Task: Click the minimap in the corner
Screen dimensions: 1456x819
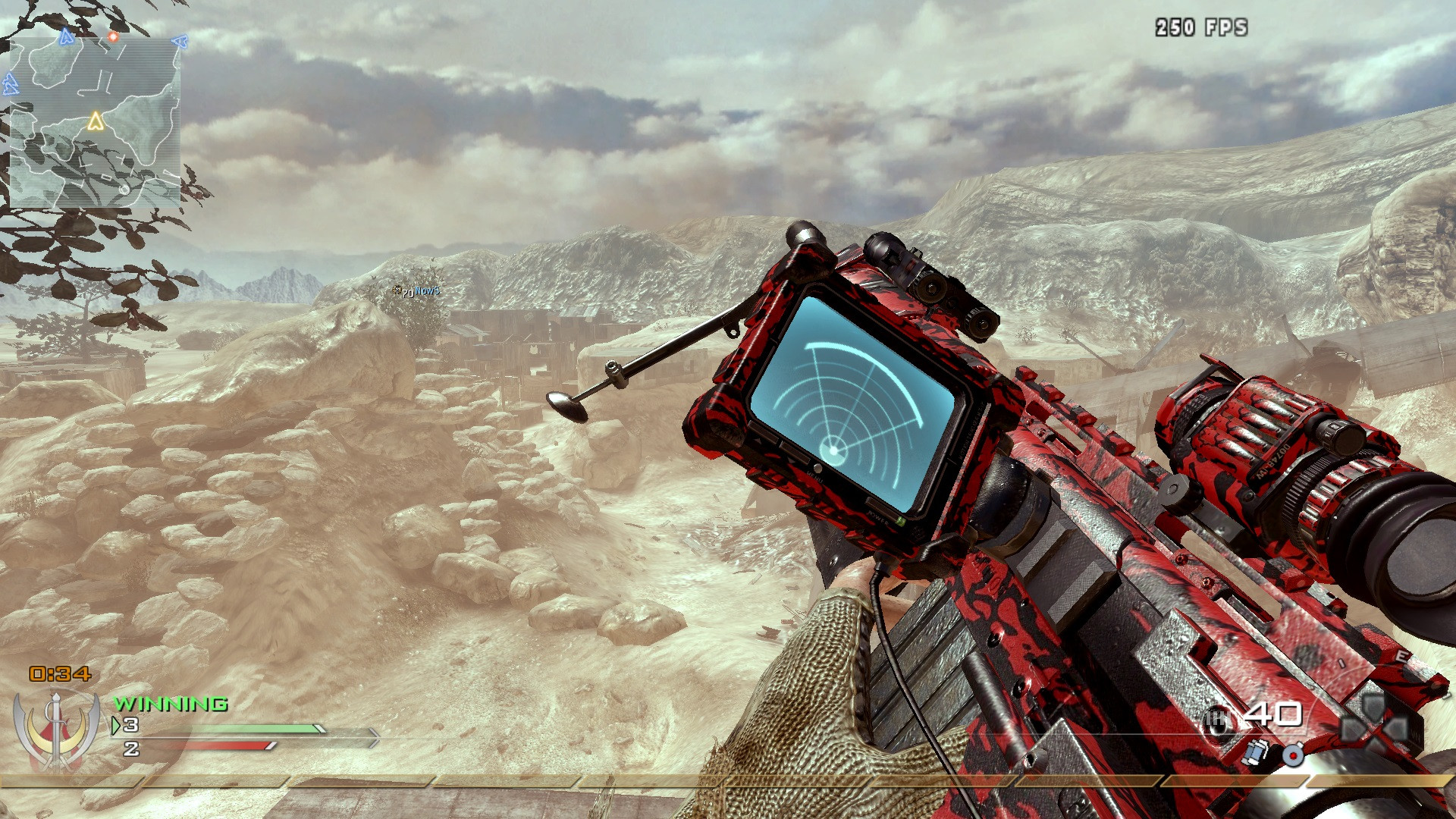Action: [x=95, y=121]
